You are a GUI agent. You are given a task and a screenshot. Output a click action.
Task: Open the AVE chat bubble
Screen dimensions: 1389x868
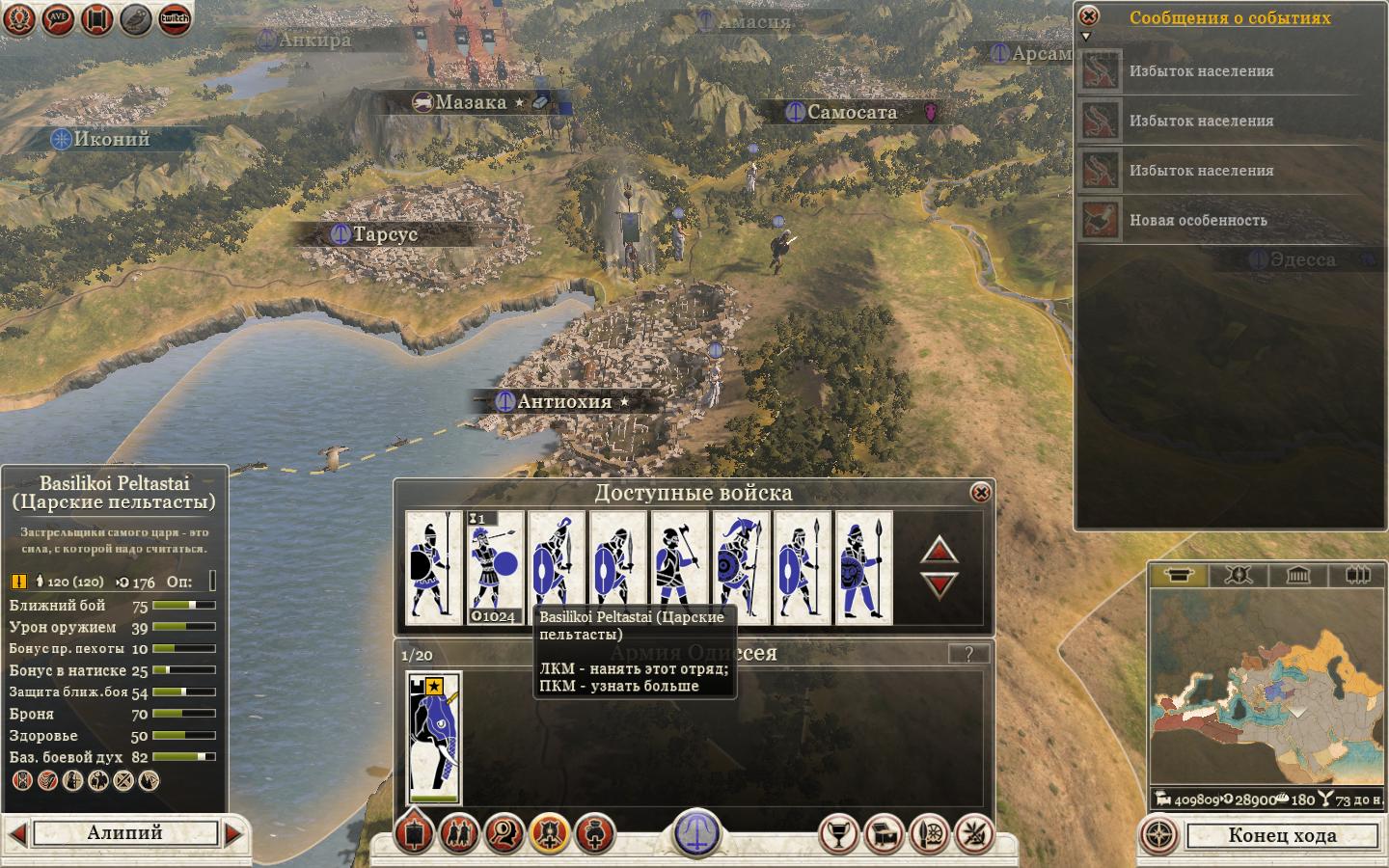pos(58,18)
